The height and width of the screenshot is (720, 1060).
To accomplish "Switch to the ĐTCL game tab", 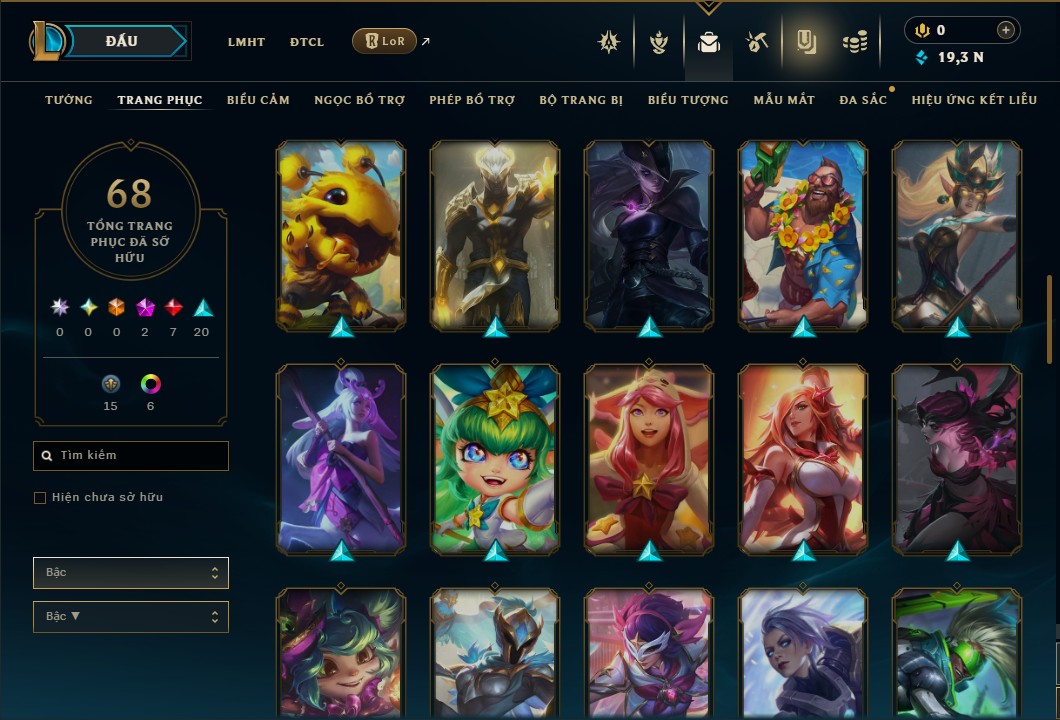I will 307,42.
